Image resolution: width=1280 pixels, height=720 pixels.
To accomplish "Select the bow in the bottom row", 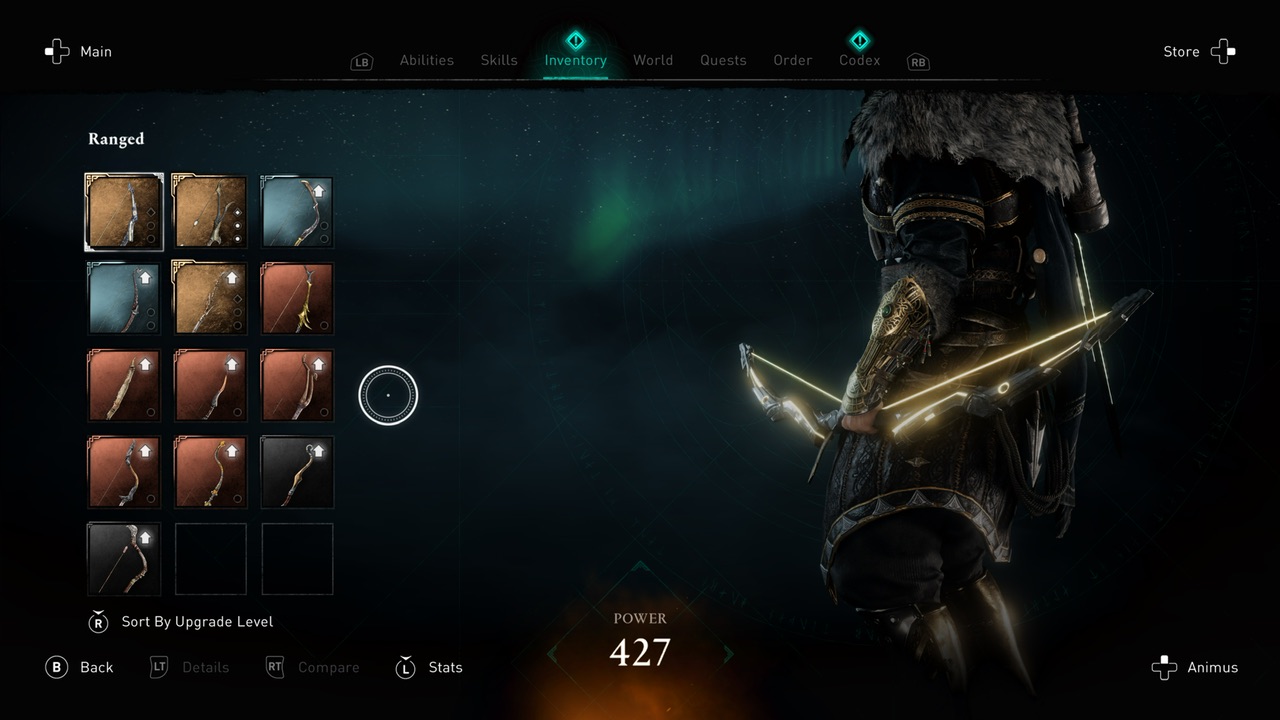I will point(124,558).
